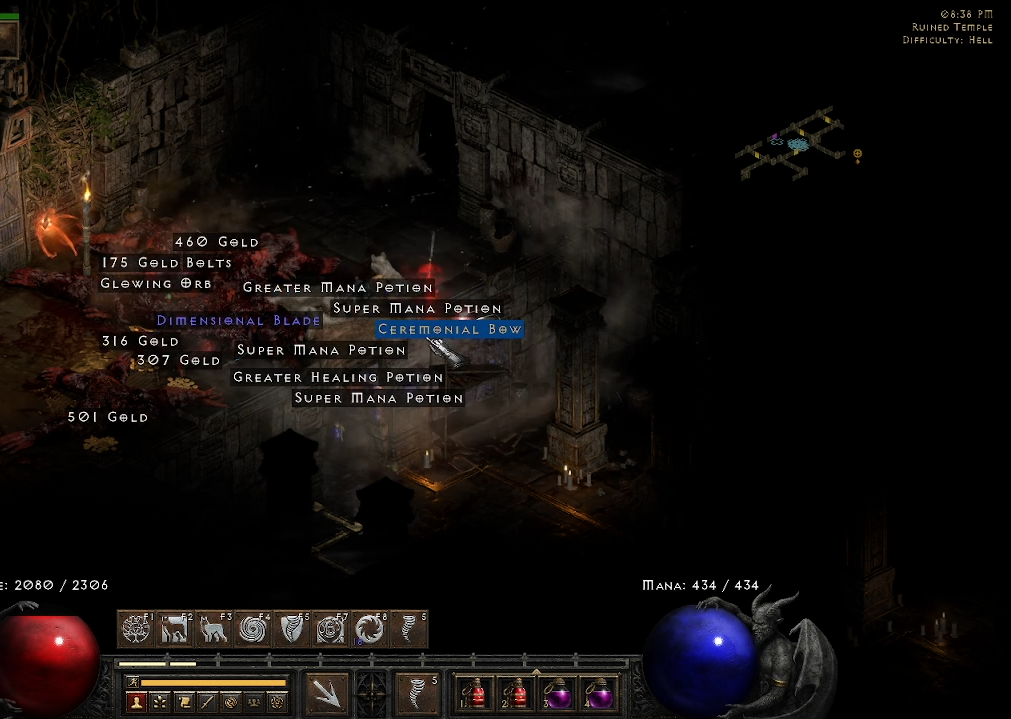Collect the 460 Gold label
Screen dimensions: 1011x719
216,242
